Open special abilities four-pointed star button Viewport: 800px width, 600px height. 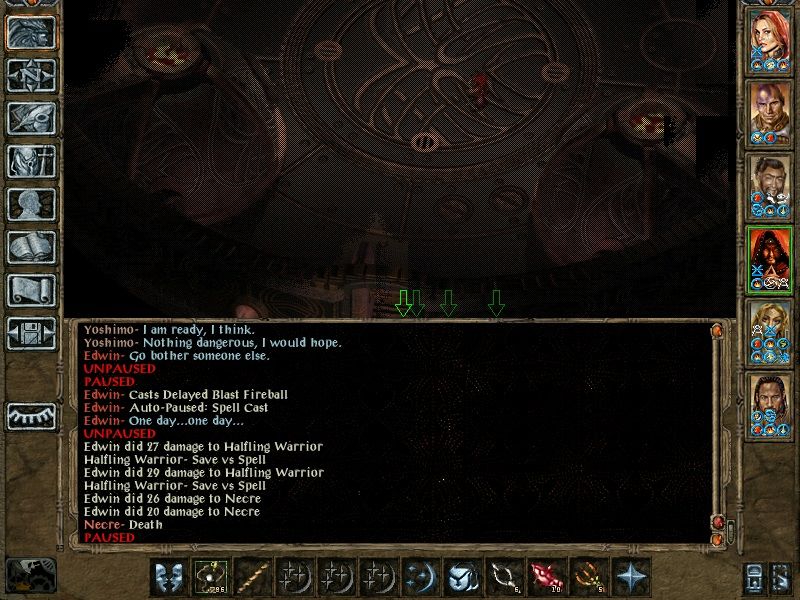(x=632, y=576)
